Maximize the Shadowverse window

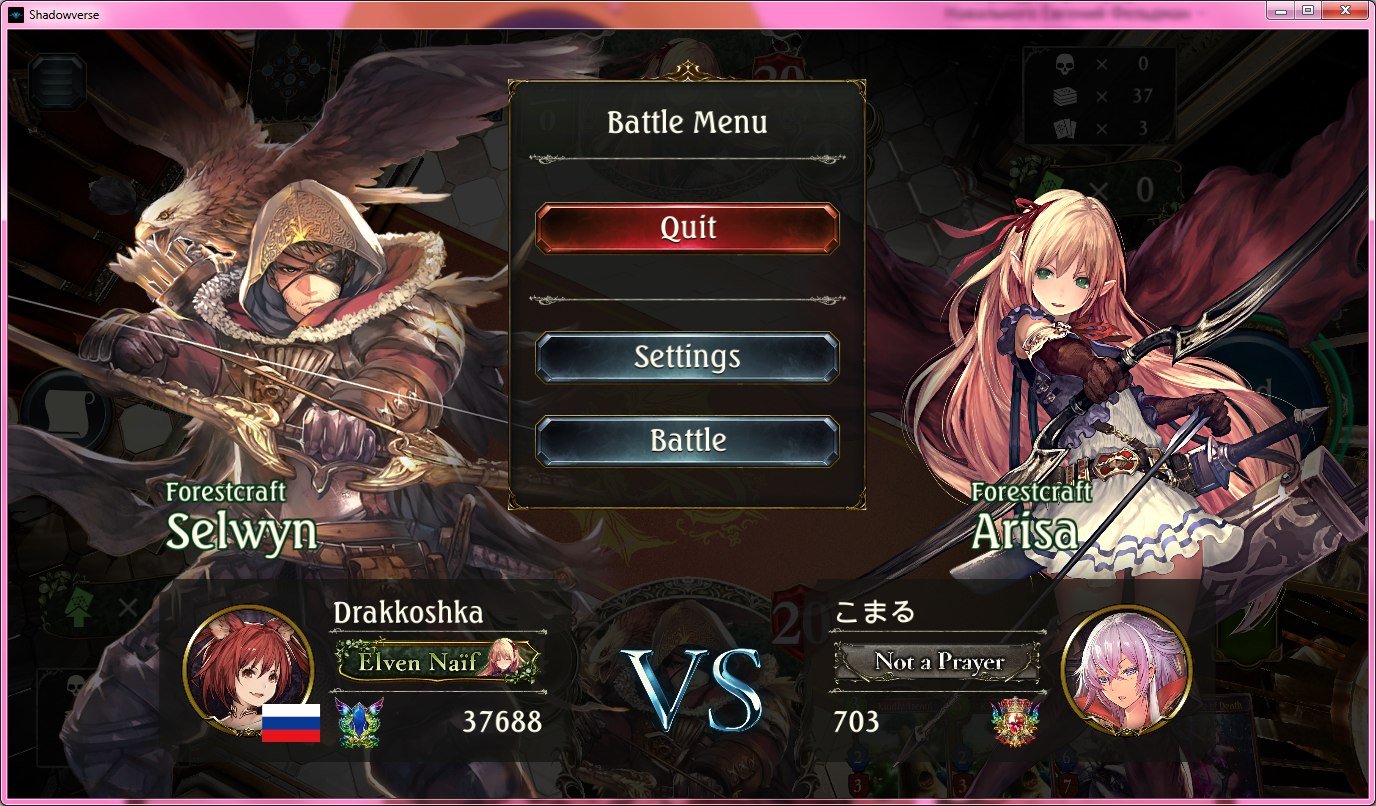(x=1307, y=10)
